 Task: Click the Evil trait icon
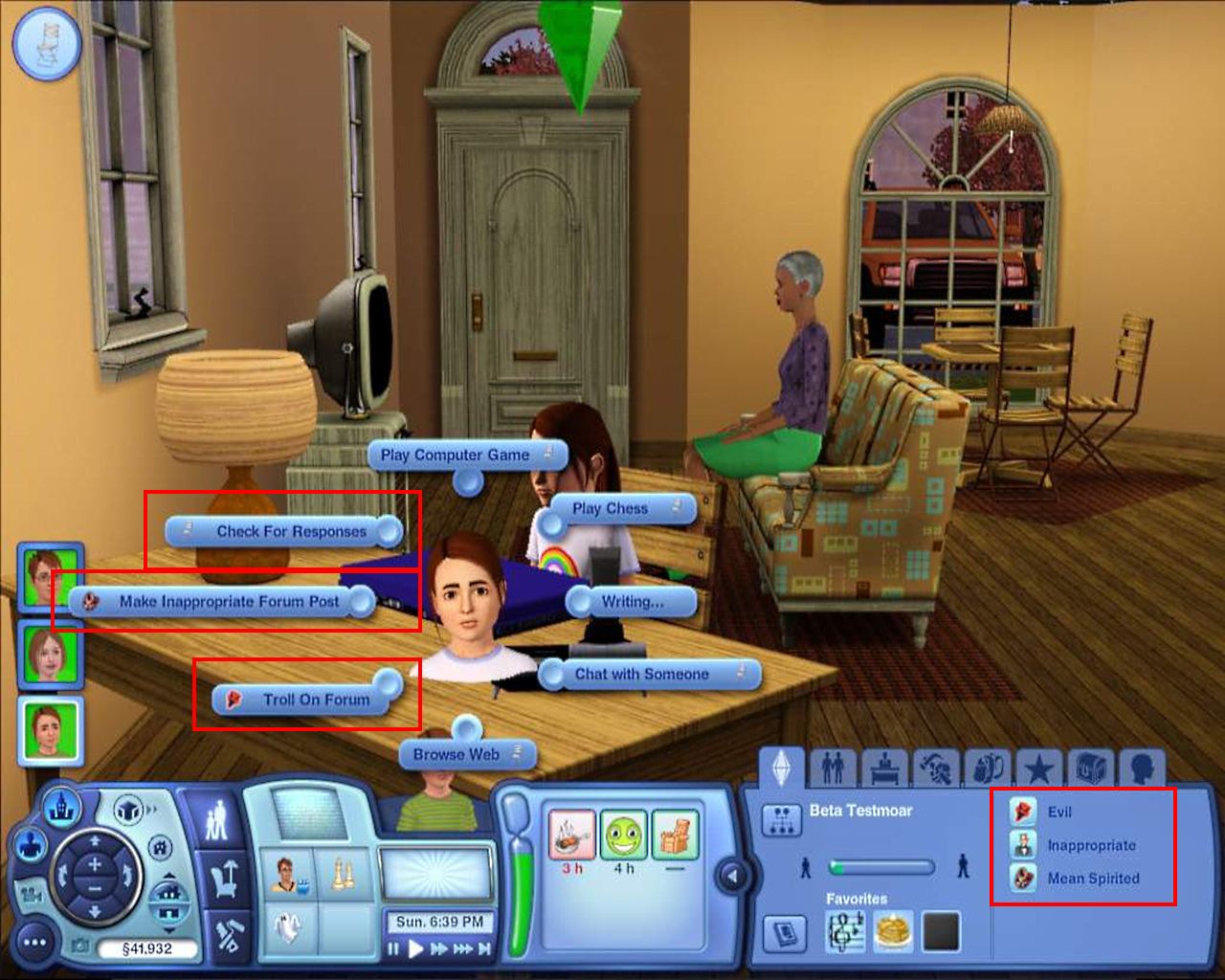pyautogui.click(x=1023, y=813)
